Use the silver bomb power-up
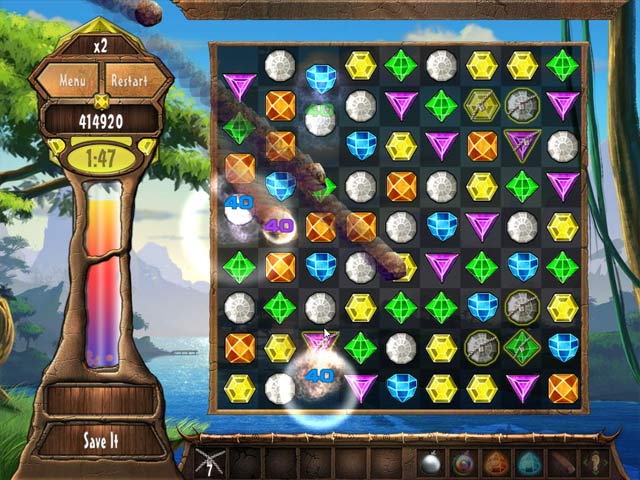640x480 pixels. [431, 461]
